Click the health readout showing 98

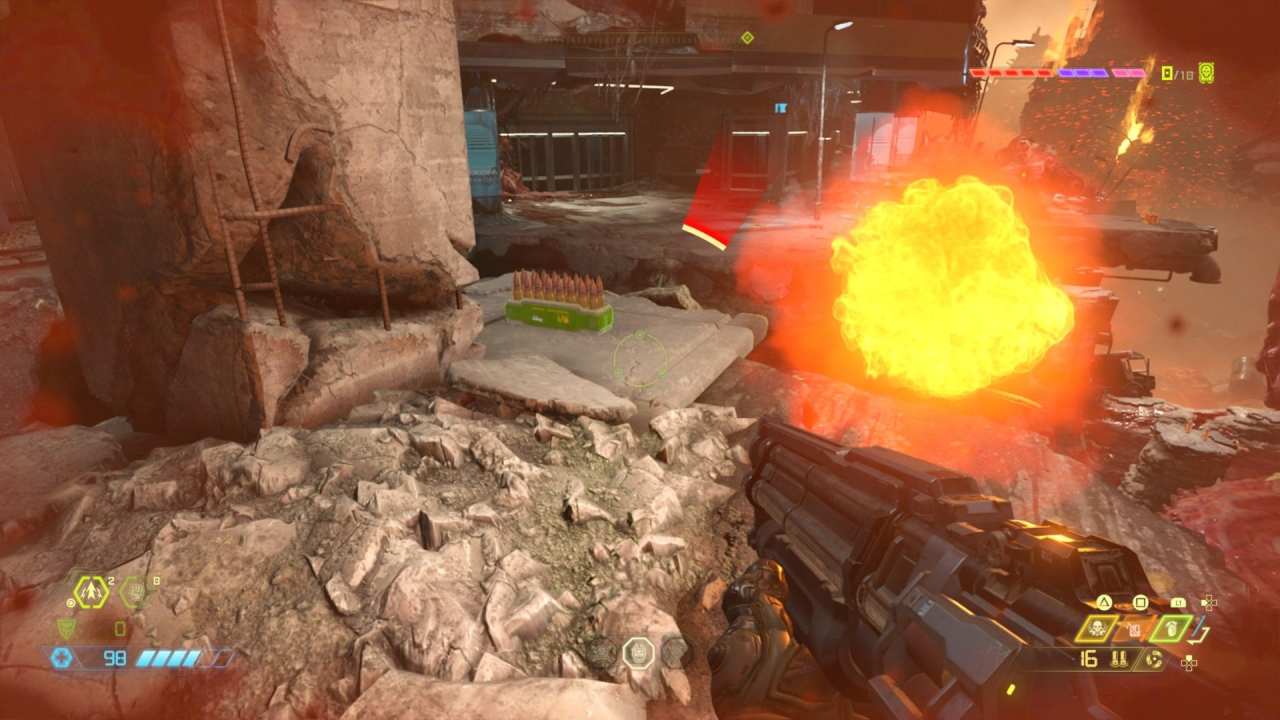pyautogui.click(x=115, y=657)
